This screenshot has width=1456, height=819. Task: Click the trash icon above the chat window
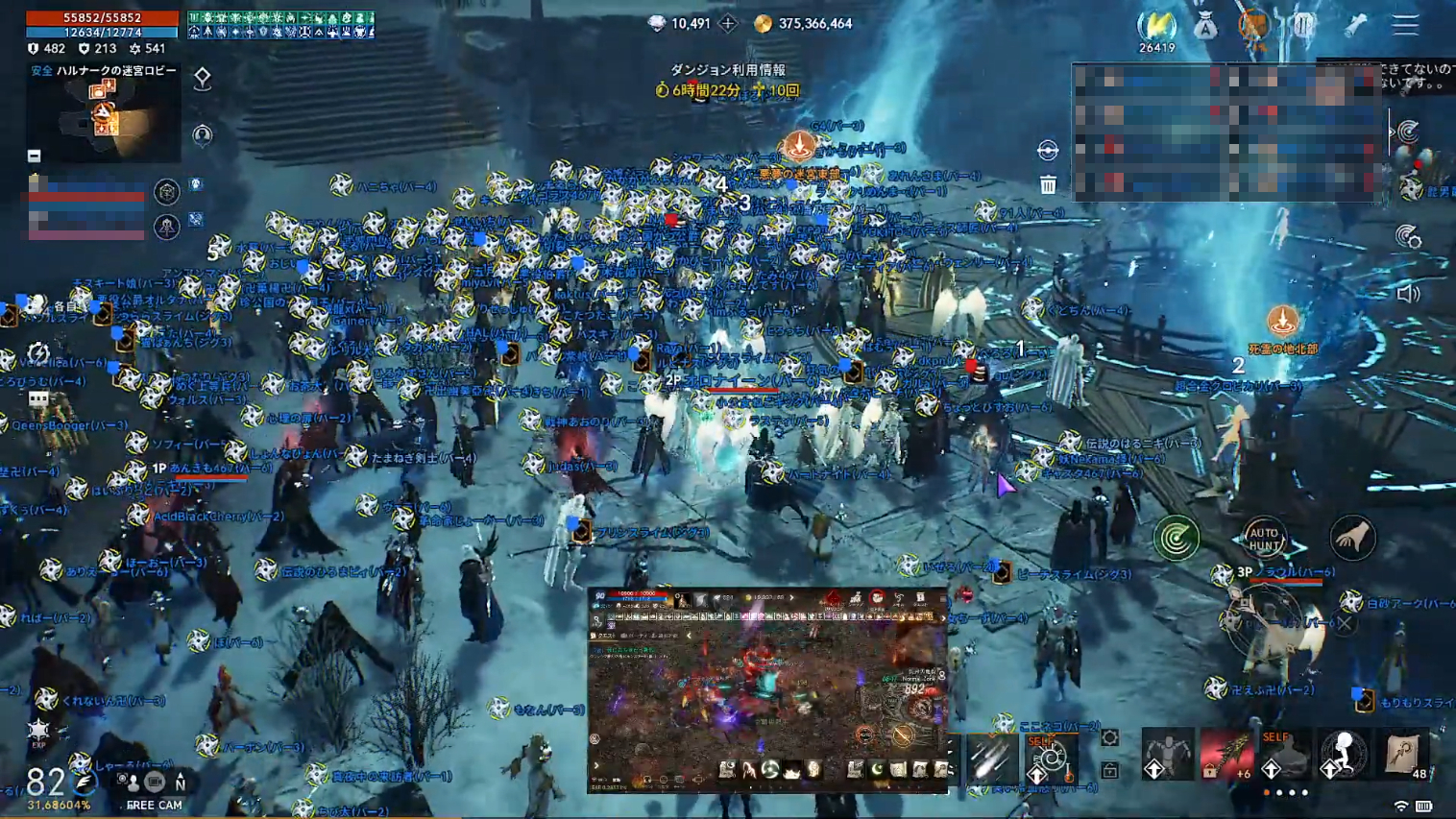click(x=1047, y=182)
